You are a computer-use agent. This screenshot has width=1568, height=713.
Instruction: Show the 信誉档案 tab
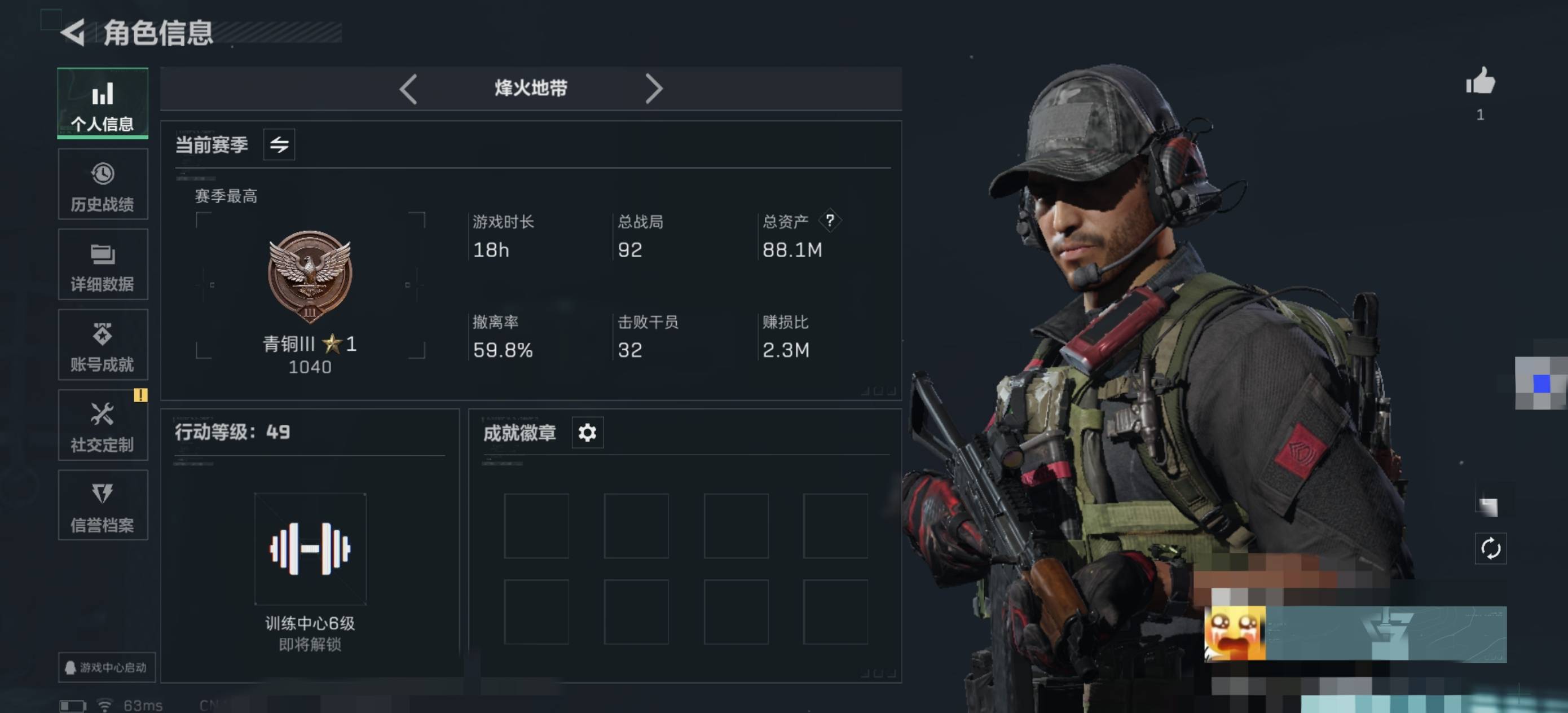[102, 505]
